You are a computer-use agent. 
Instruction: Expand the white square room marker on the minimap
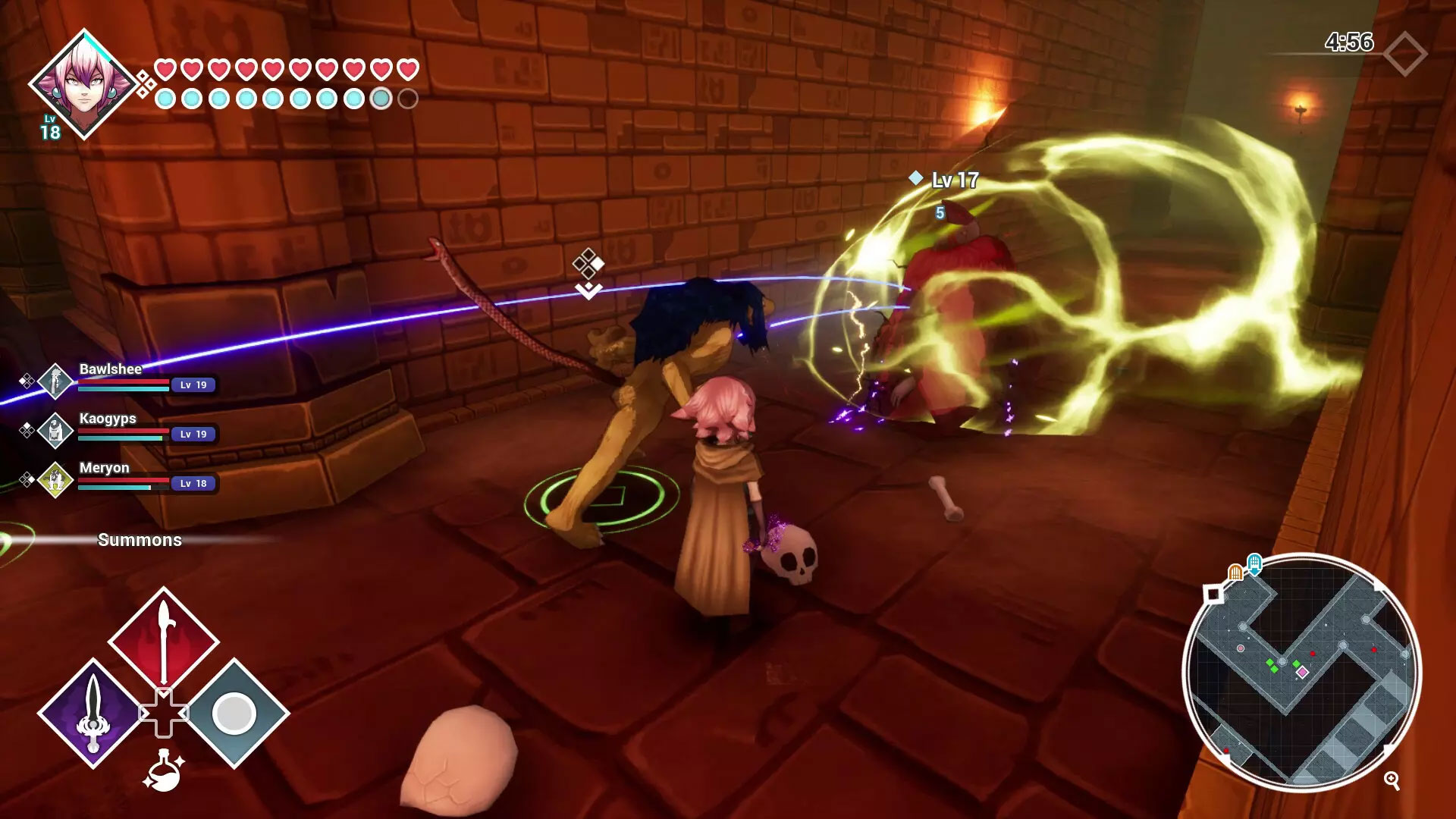(x=1212, y=594)
